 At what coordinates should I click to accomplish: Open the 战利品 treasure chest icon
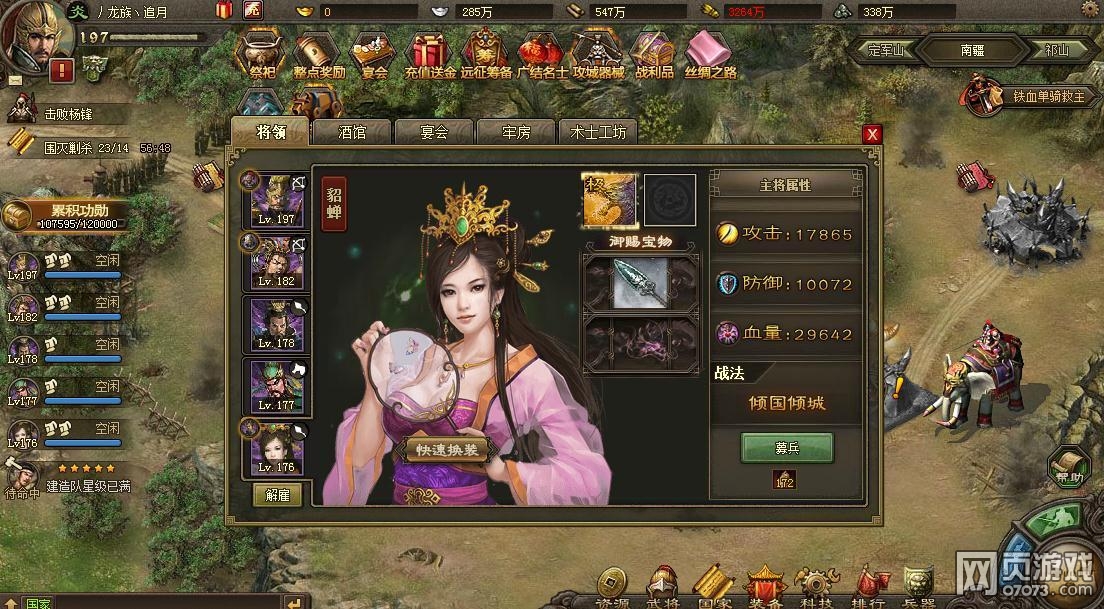coord(654,54)
